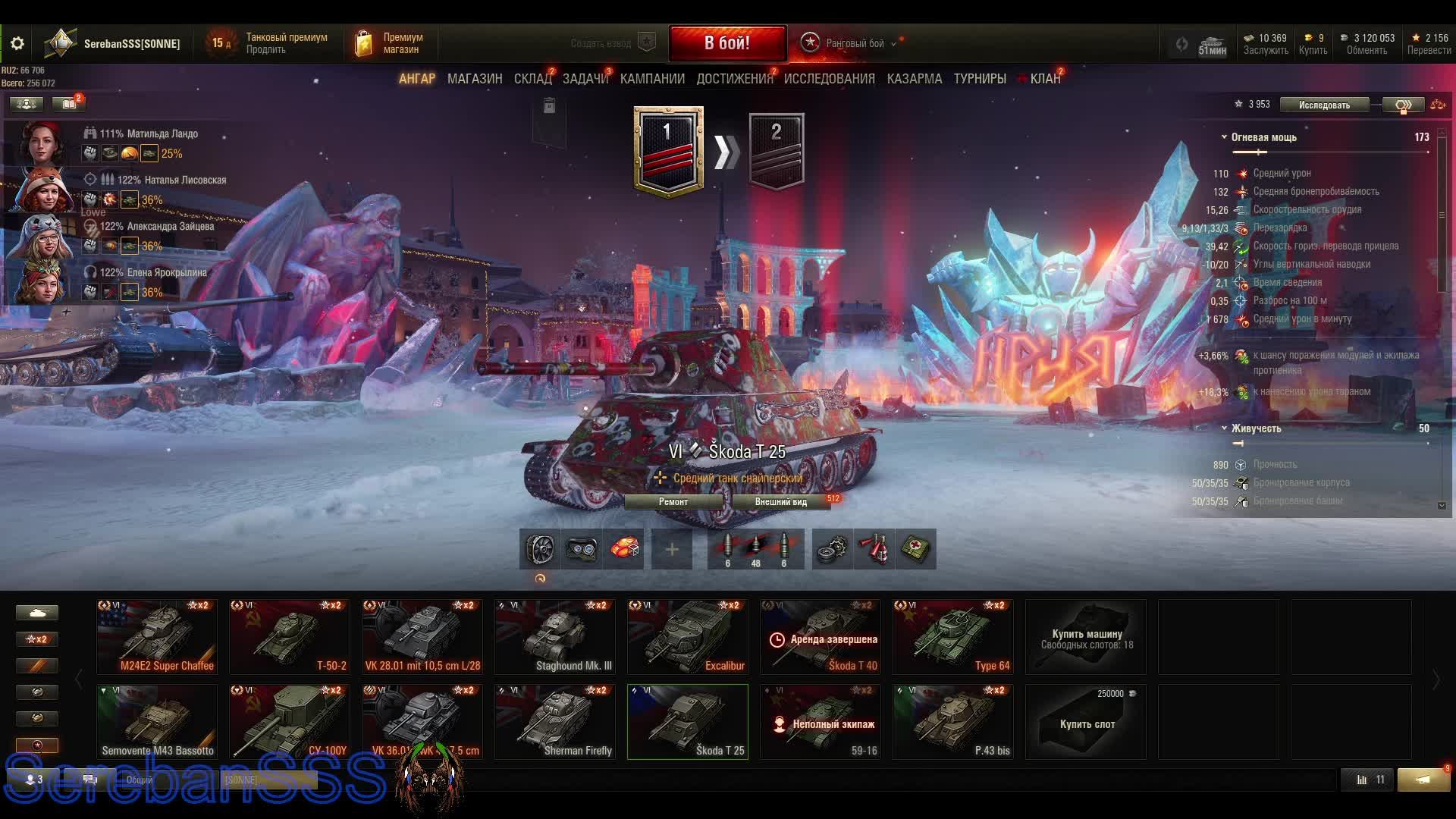Image resolution: width=1456 pixels, height=819 pixels.
Task: Pick the Sherman Firefly tank
Action: pos(555,722)
